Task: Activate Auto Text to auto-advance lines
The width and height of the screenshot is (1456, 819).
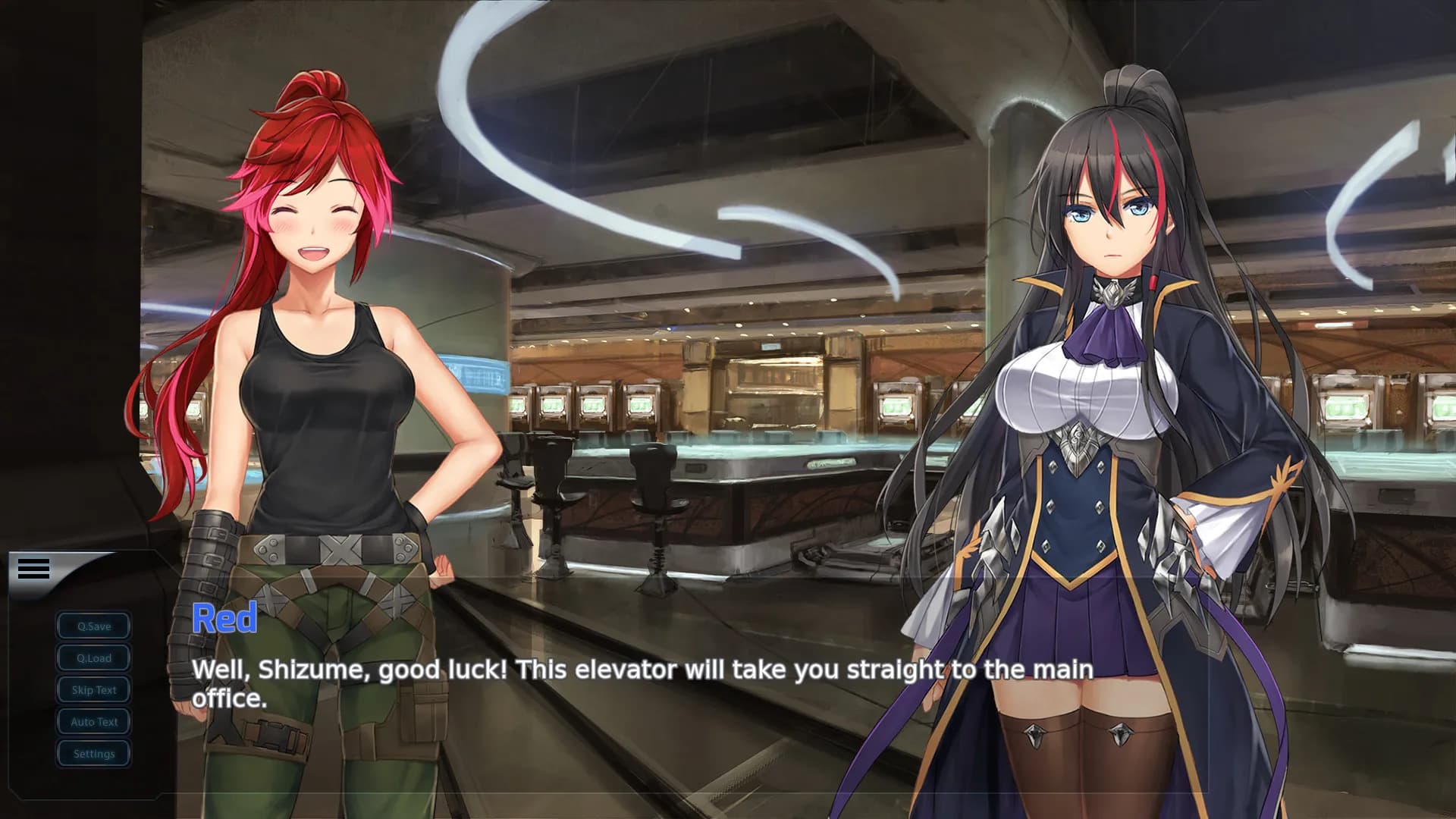Action: coord(93,721)
